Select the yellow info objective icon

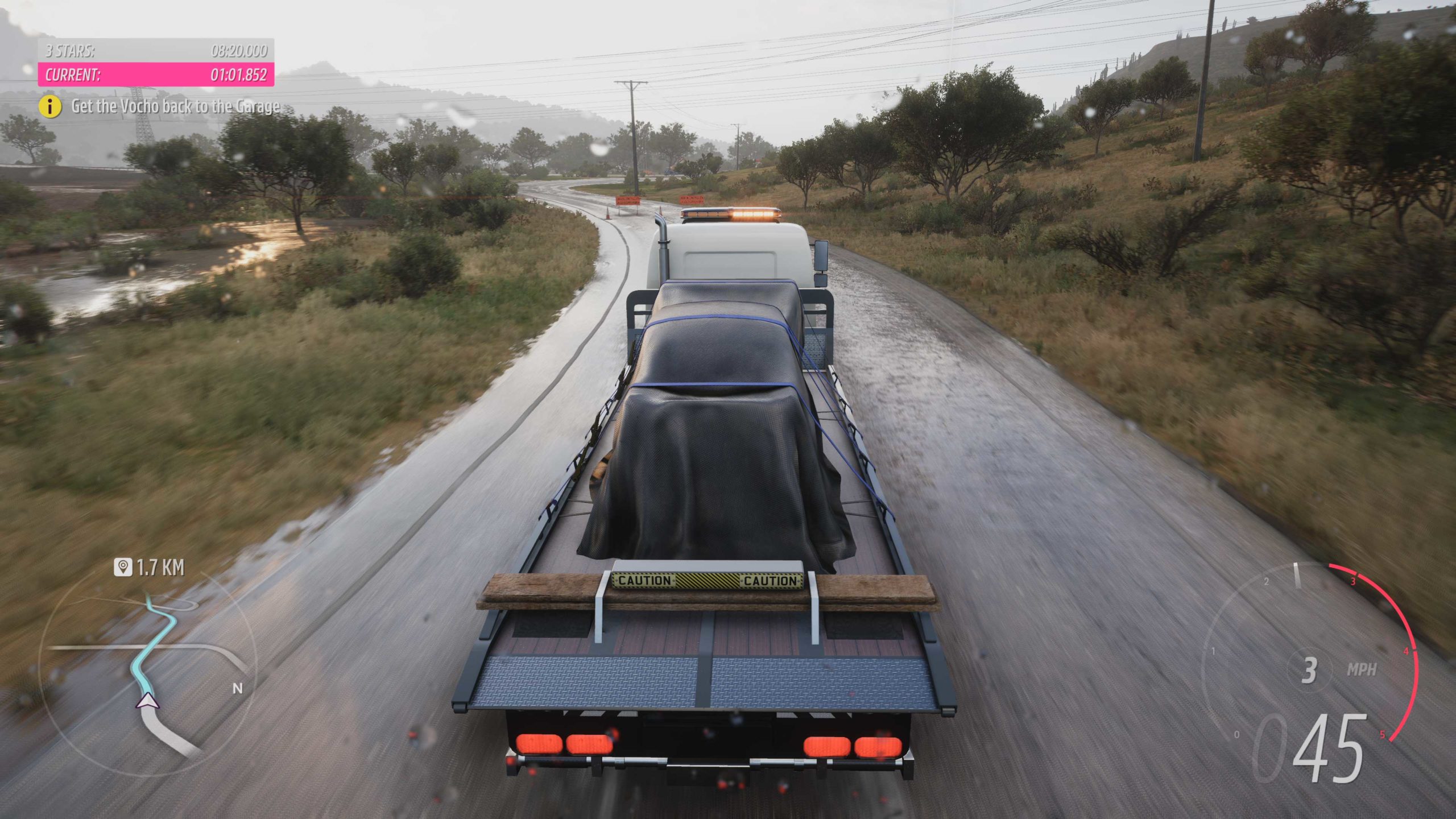coord(50,106)
